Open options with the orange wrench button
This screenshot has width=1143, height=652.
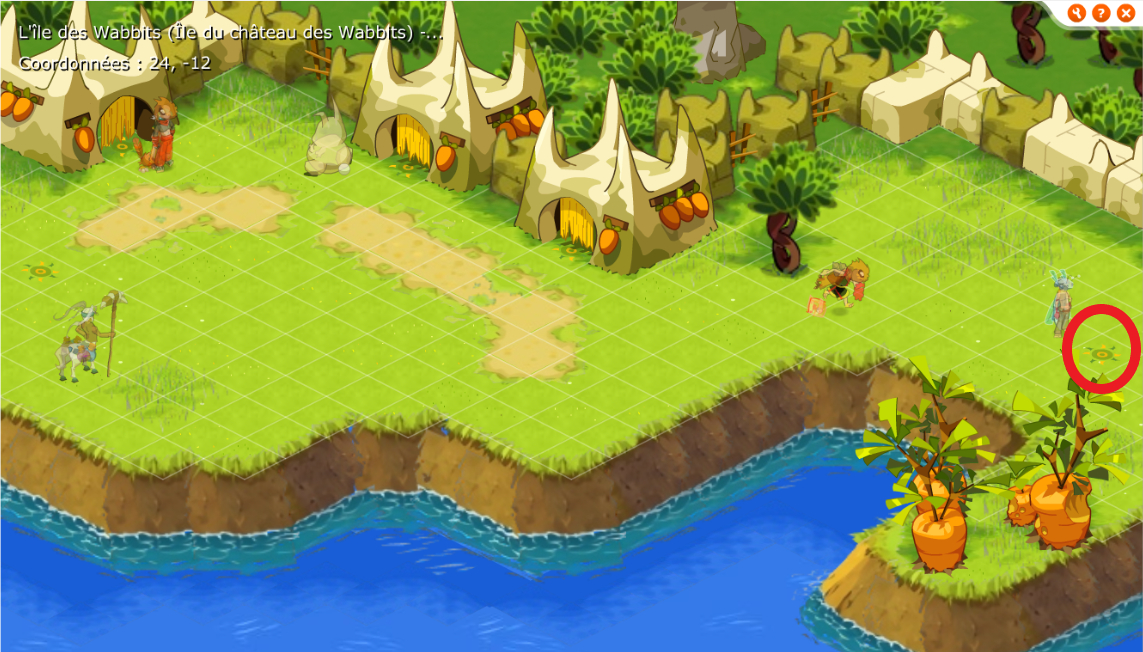[1077, 13]
